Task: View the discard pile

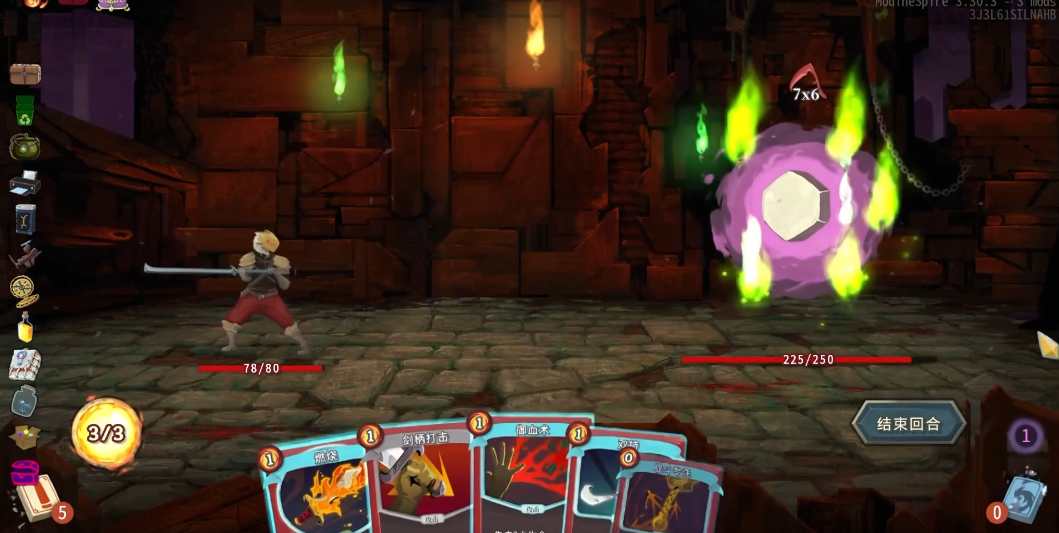Action: click(1023, 498)
